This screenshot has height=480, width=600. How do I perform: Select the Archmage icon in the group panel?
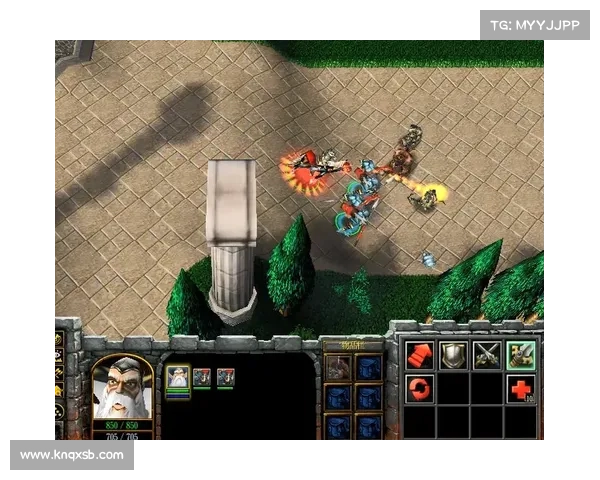pos(177,377)
